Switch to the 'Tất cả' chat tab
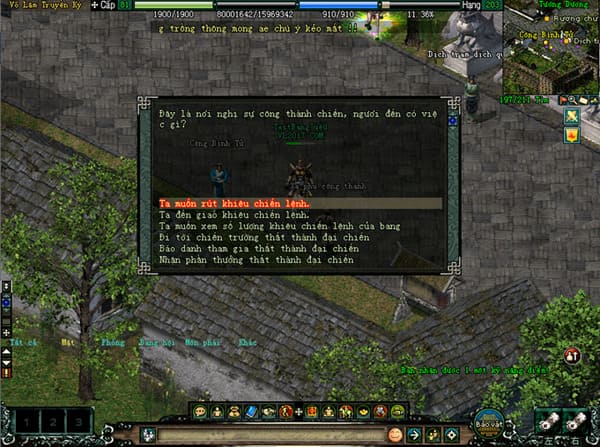The image size is (600, 447). [x=16, y=341]
